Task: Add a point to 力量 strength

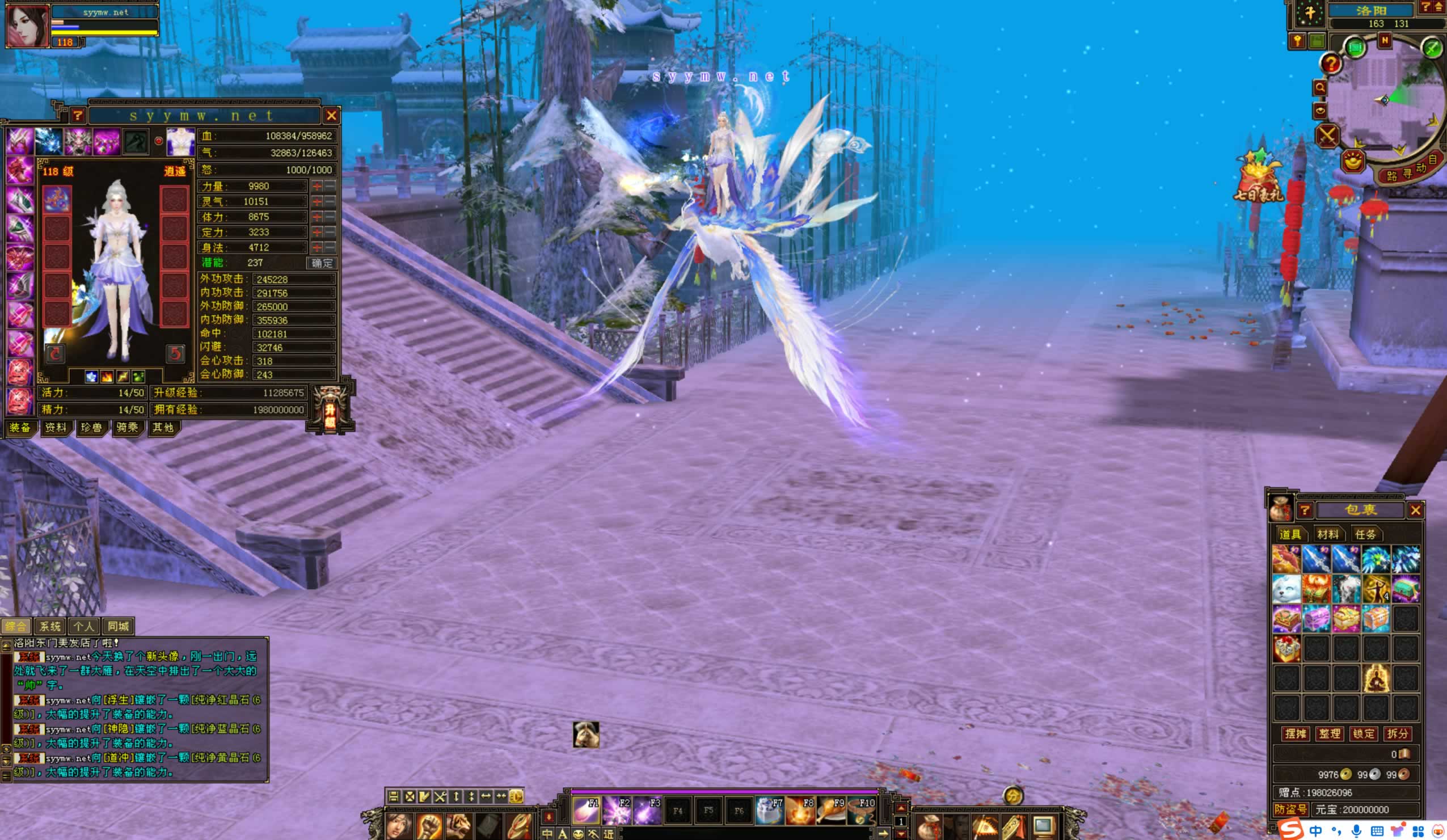Action: click(x=317, y=186)
